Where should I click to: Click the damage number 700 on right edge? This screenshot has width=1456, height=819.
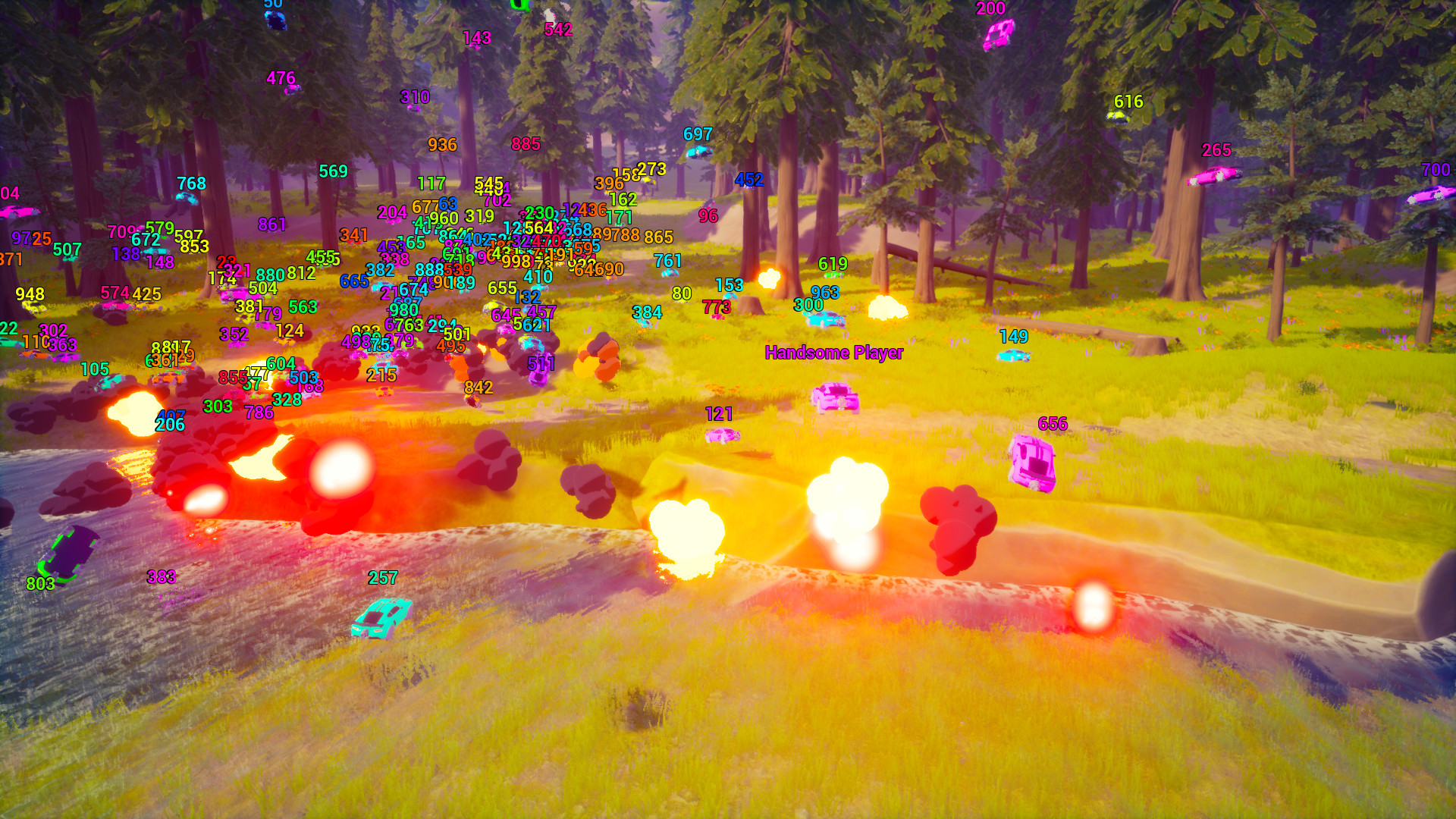point(1437,171)
